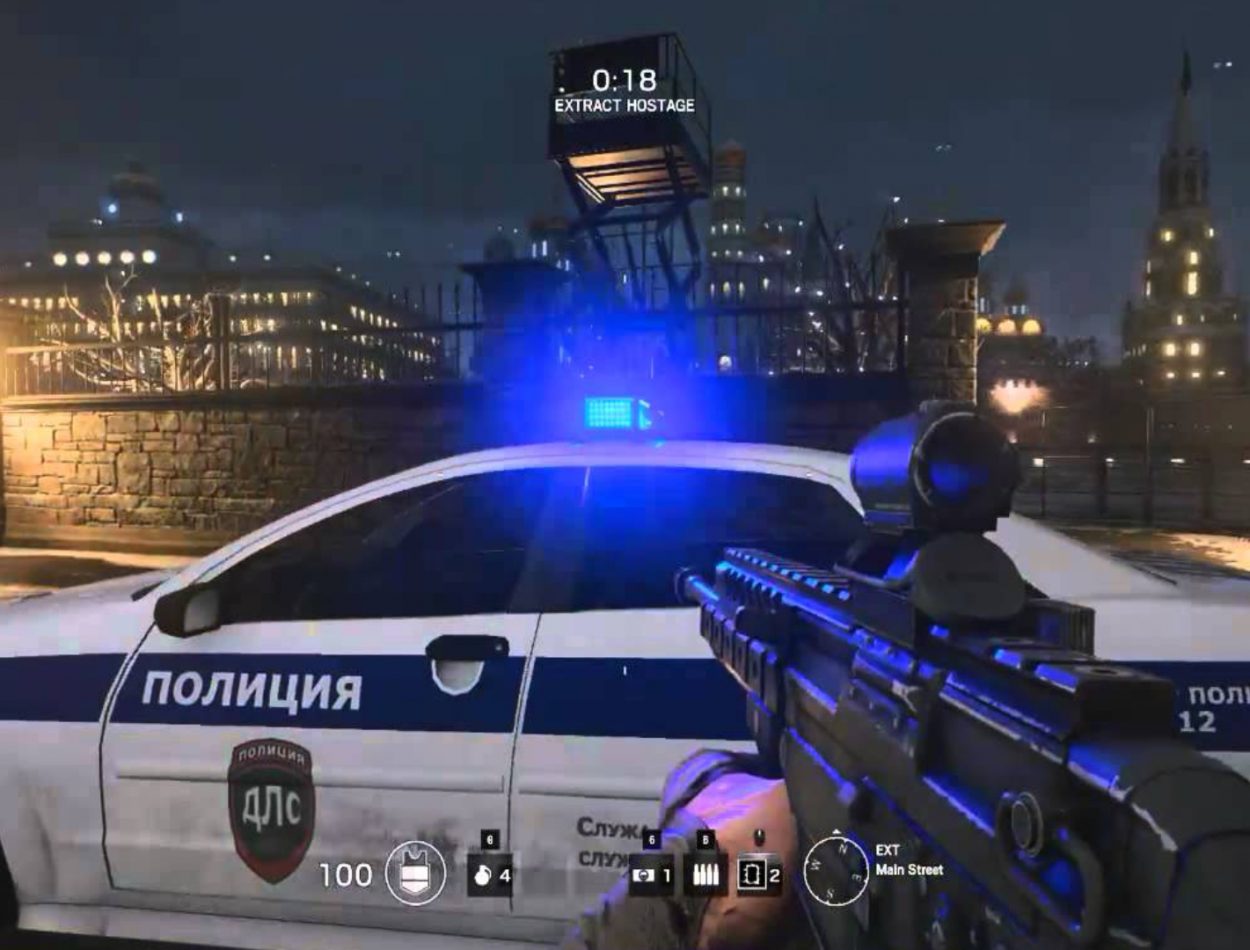Click the compass dial
The width and height of the screenshot is (1250, 950).
836,870
